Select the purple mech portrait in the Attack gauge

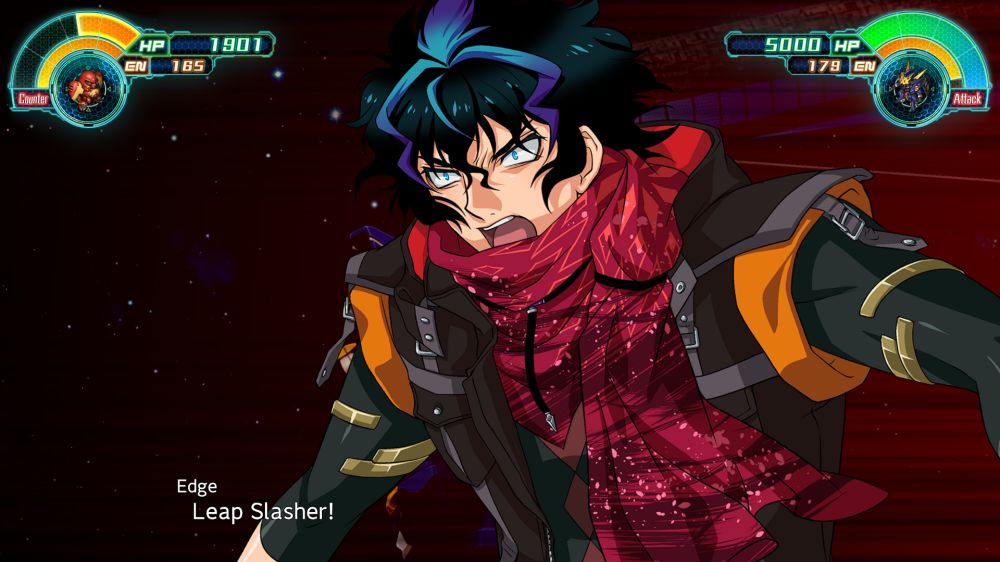click(908, 88)
